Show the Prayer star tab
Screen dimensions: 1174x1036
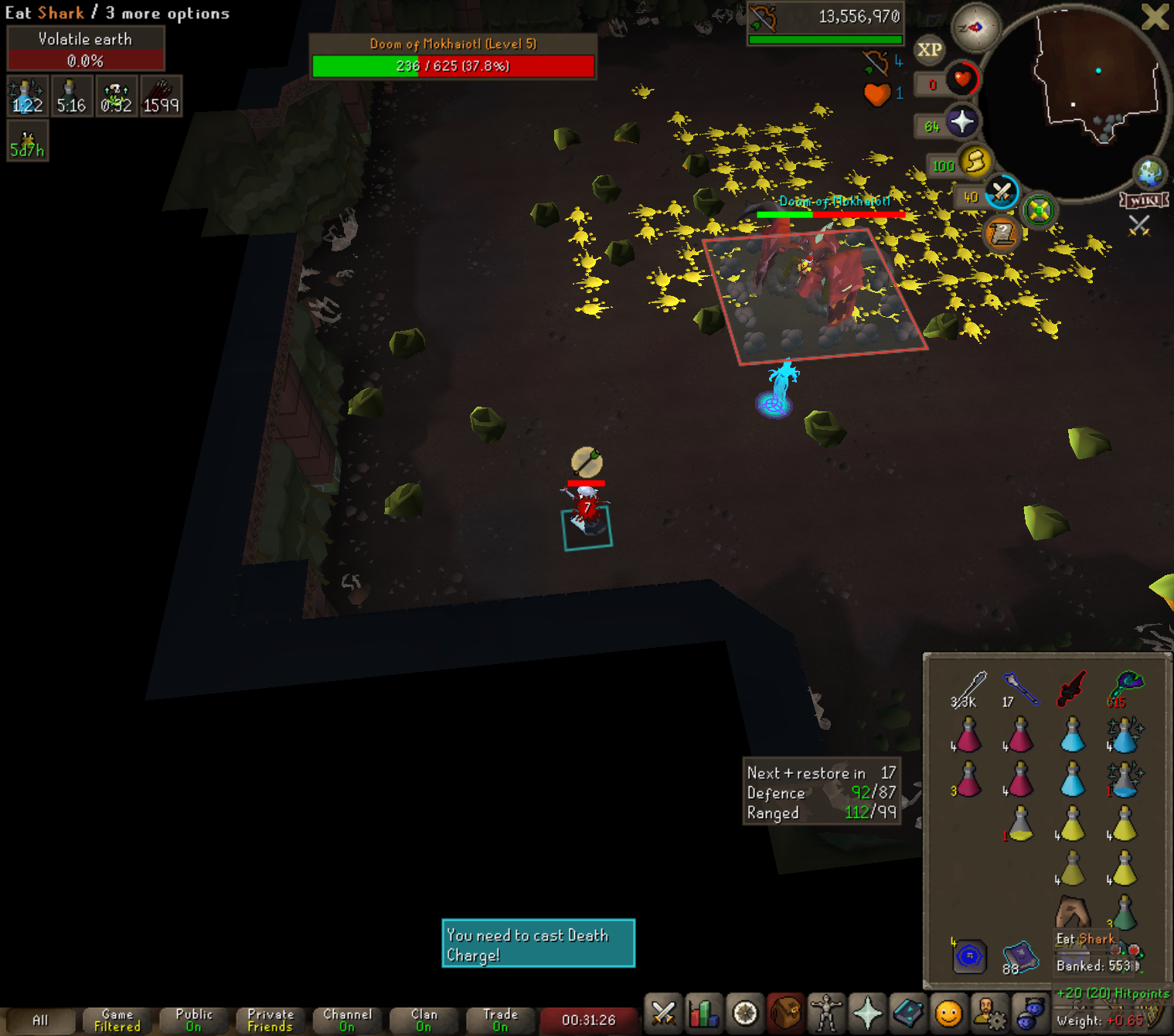pyautogui.click(x=867, y=1013)
